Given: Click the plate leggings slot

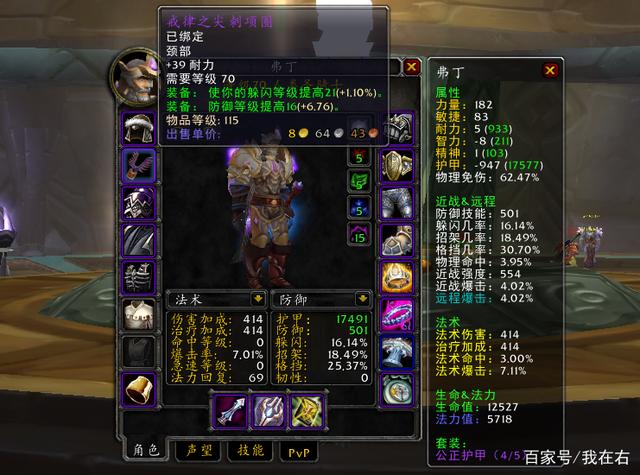Looking at the screenshot, I should click(x=397, y=201).
